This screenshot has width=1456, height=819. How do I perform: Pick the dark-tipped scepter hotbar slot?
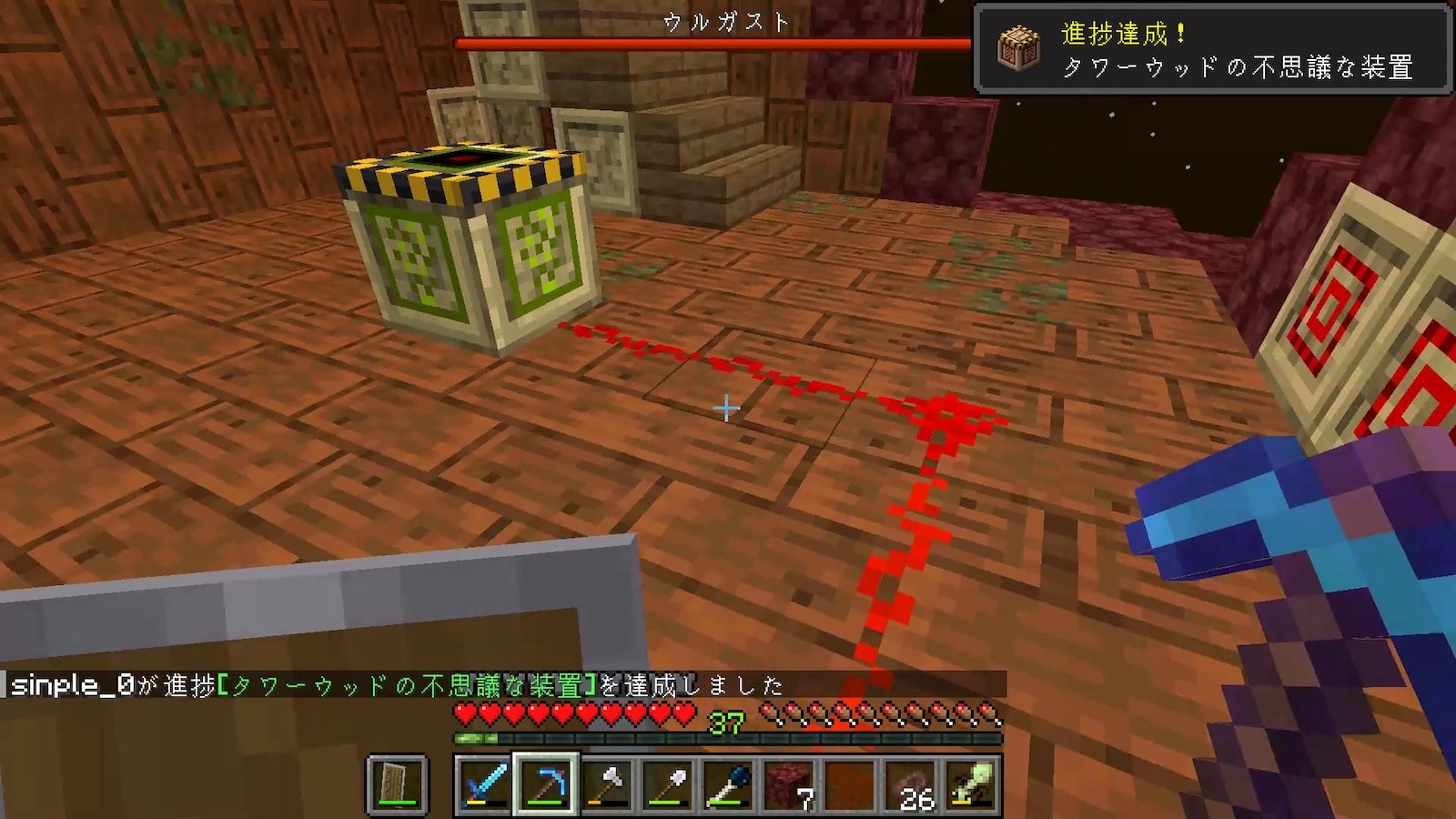point(728,784)
